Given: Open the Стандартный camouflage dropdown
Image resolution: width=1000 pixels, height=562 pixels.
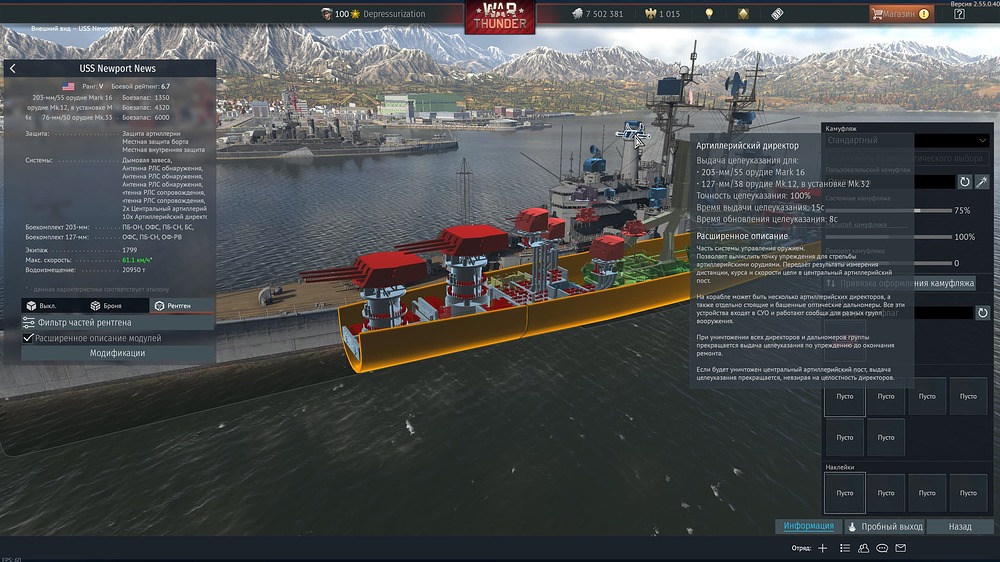Looking at the screenshot, I should click(x=906, y=141).
